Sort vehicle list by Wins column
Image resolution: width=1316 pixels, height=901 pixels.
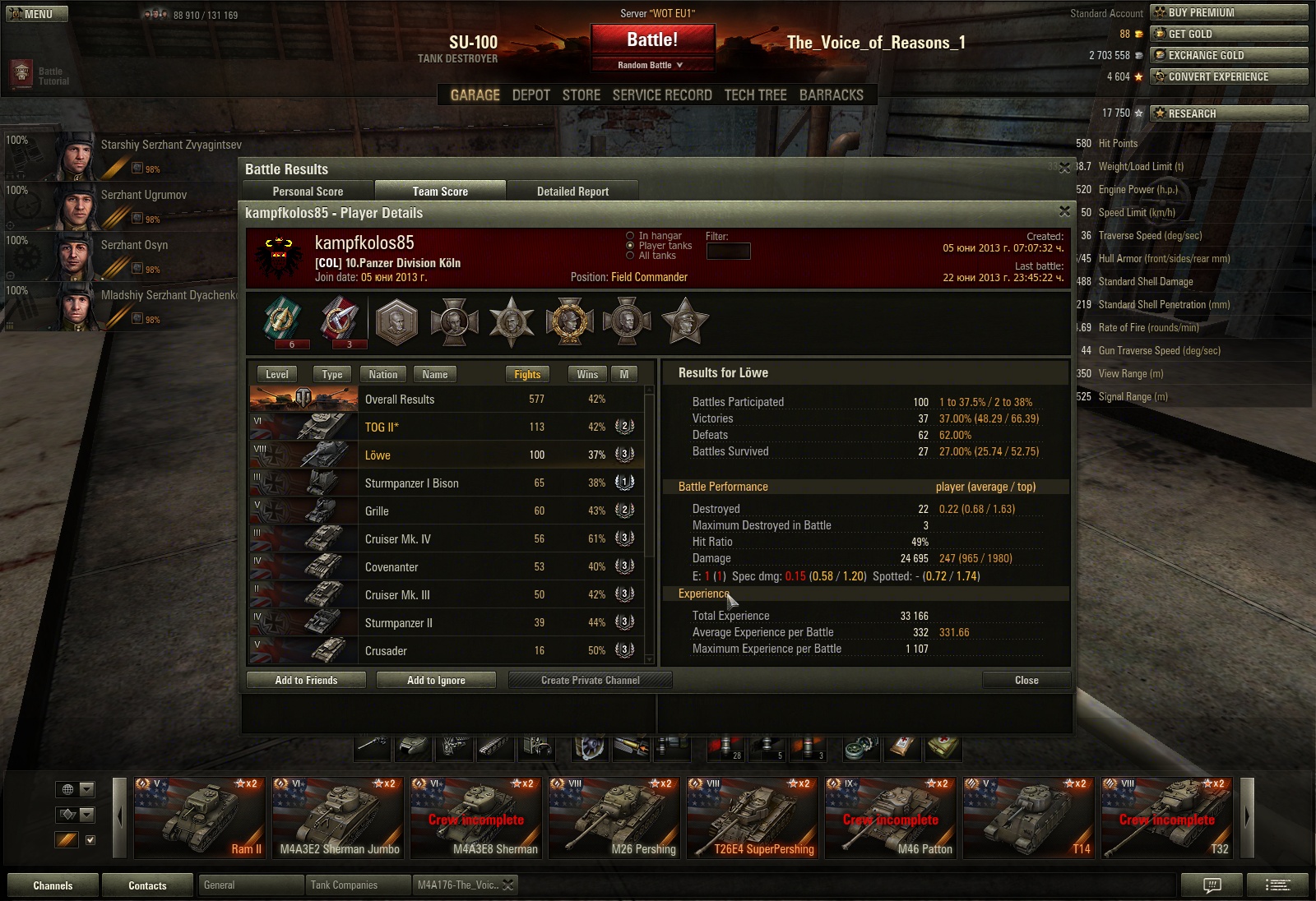pos(587,375)
